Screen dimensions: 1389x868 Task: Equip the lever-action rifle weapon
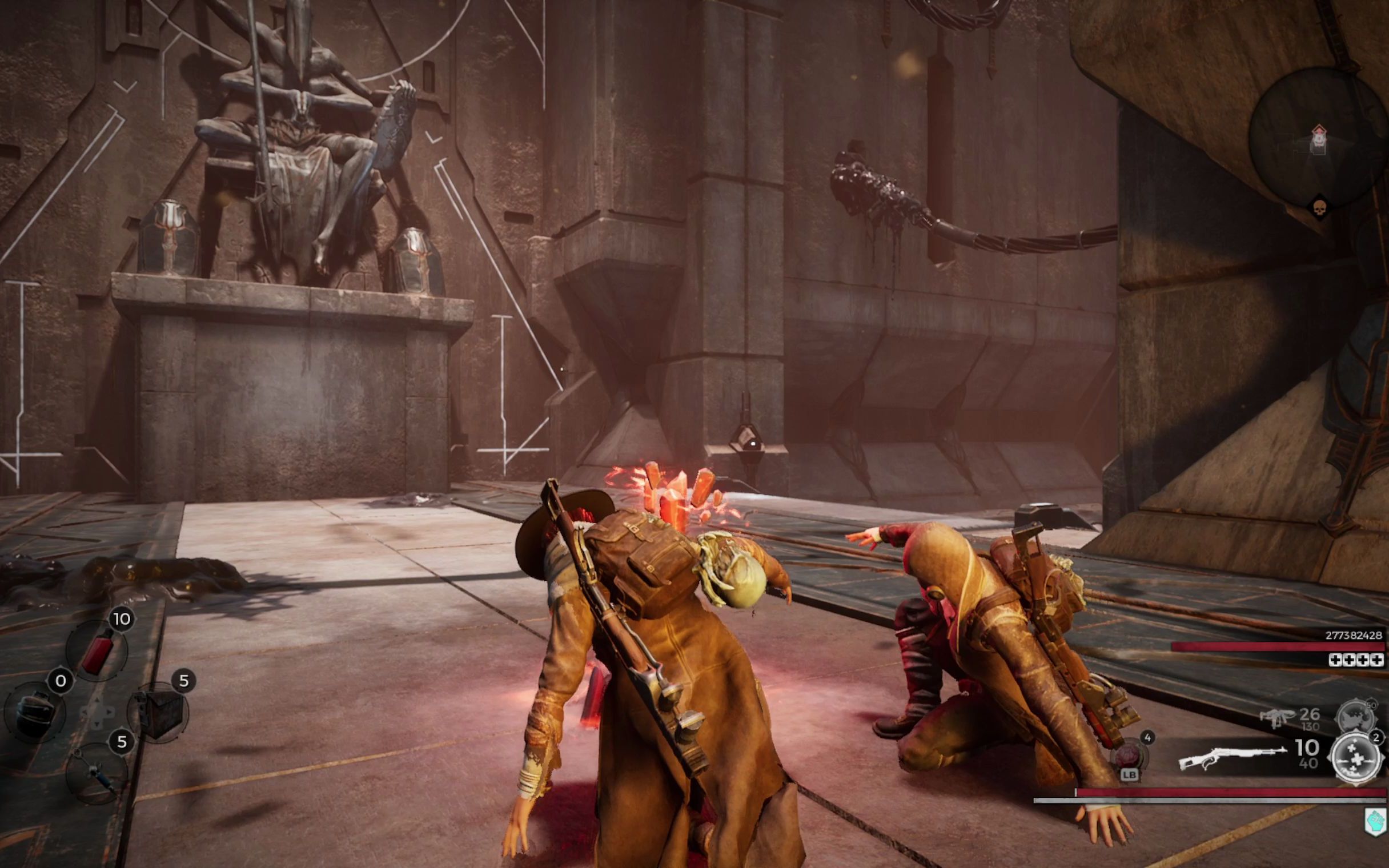(x=1232, y=757)
